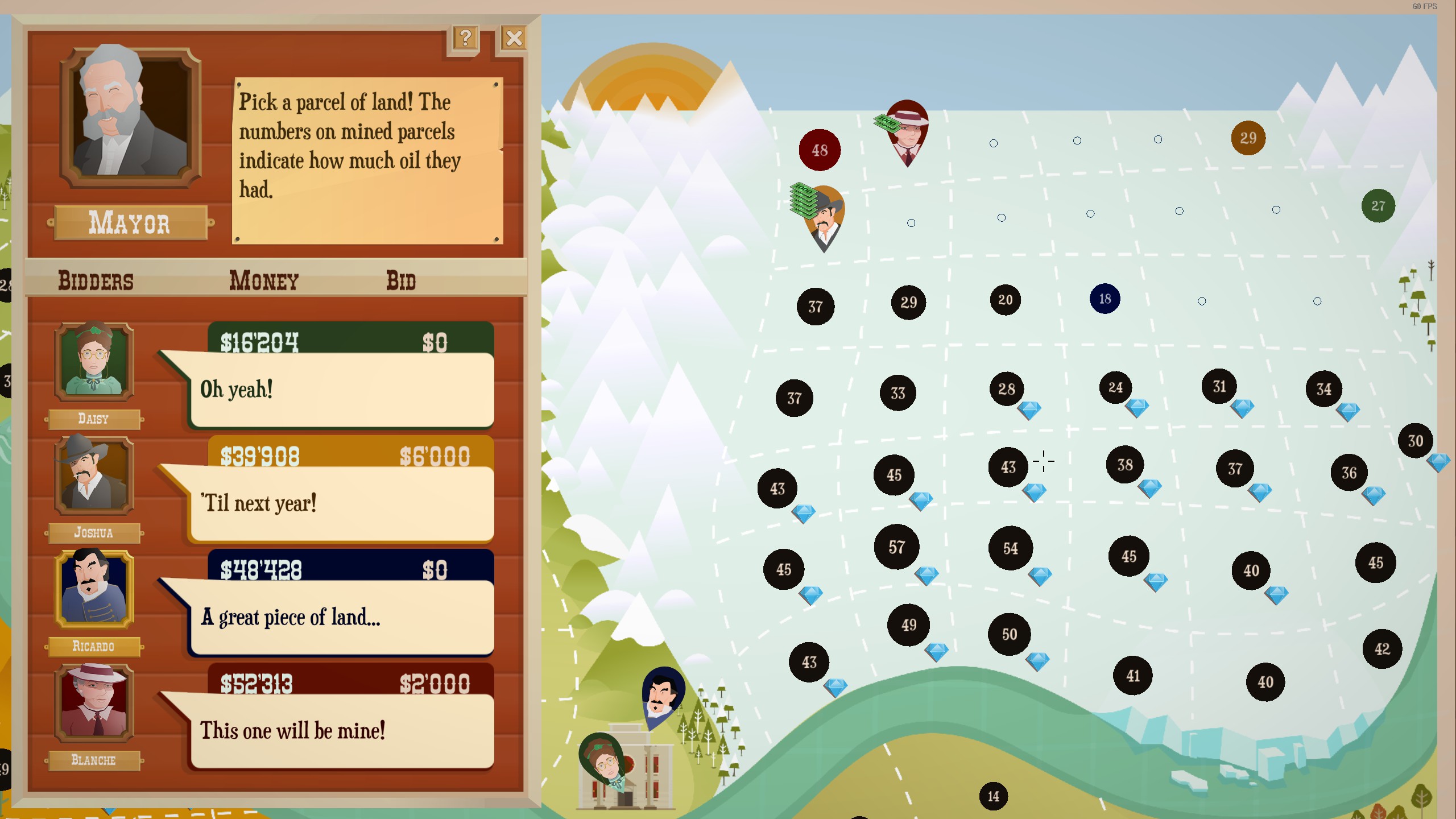Click the mined parcel numbered 57
This screenshot has height=819, width=1456.
(x=897, y=547)
